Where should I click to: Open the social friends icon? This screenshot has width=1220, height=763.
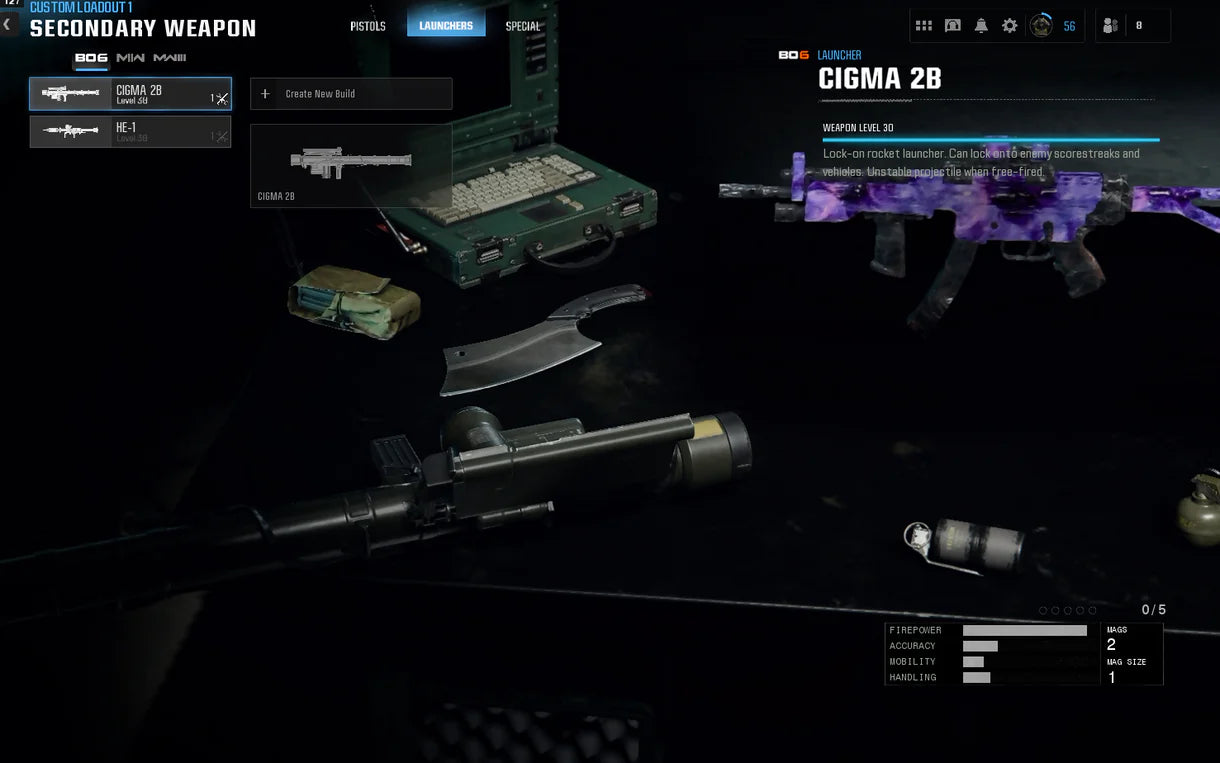point(1111,26)
